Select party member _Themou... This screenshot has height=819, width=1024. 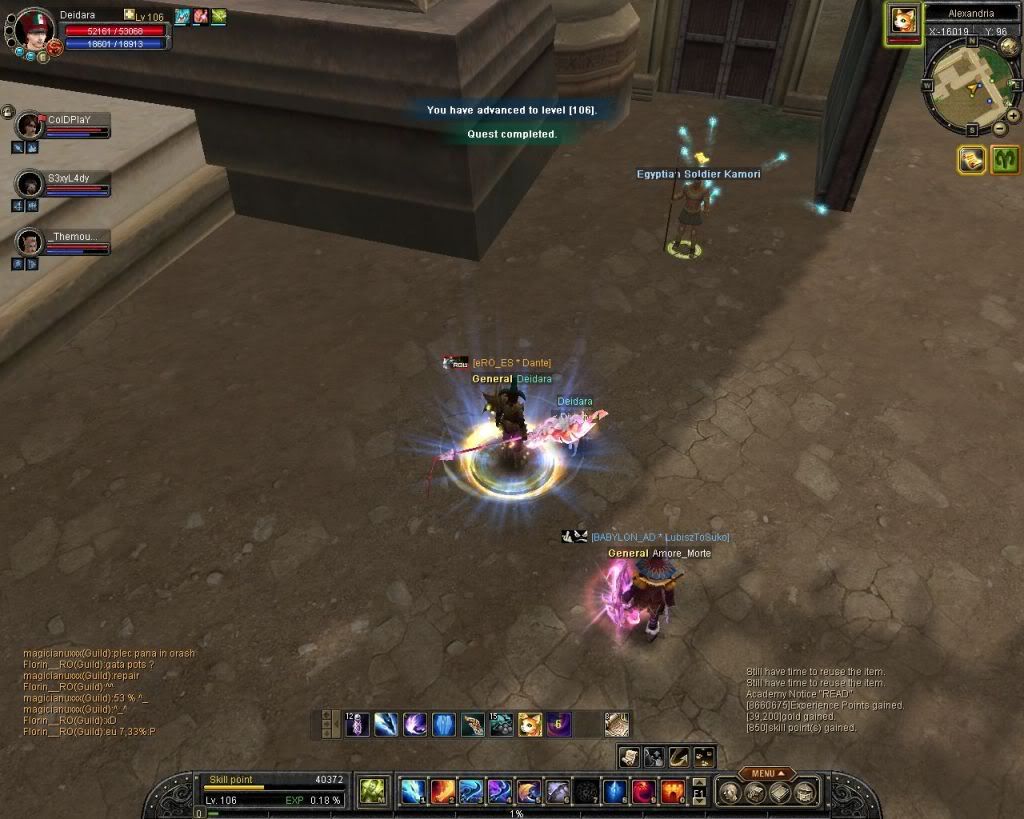pos(31,242)
